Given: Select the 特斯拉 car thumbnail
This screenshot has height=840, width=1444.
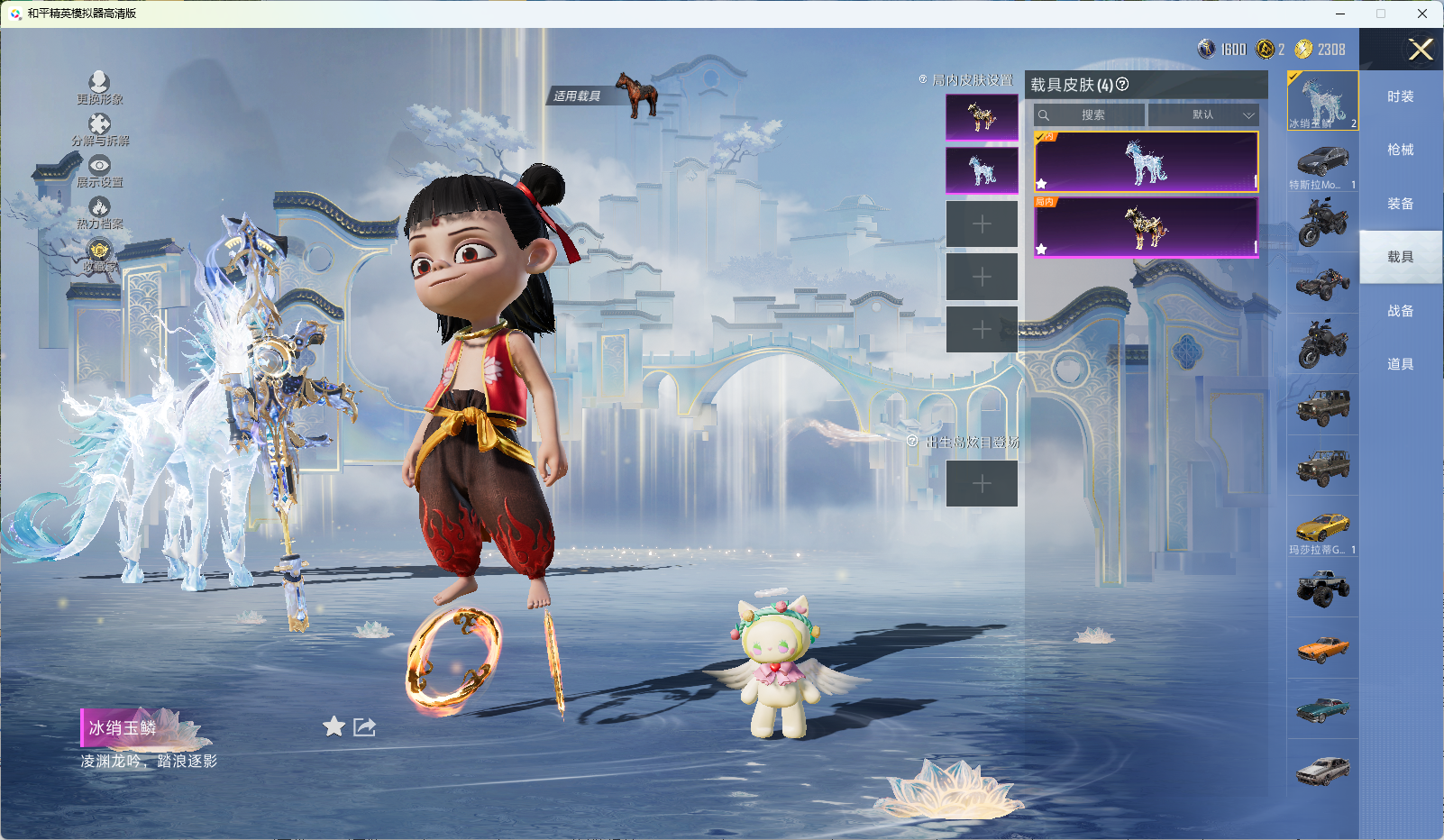Looking at the screenshot, I should [1322, 164].
